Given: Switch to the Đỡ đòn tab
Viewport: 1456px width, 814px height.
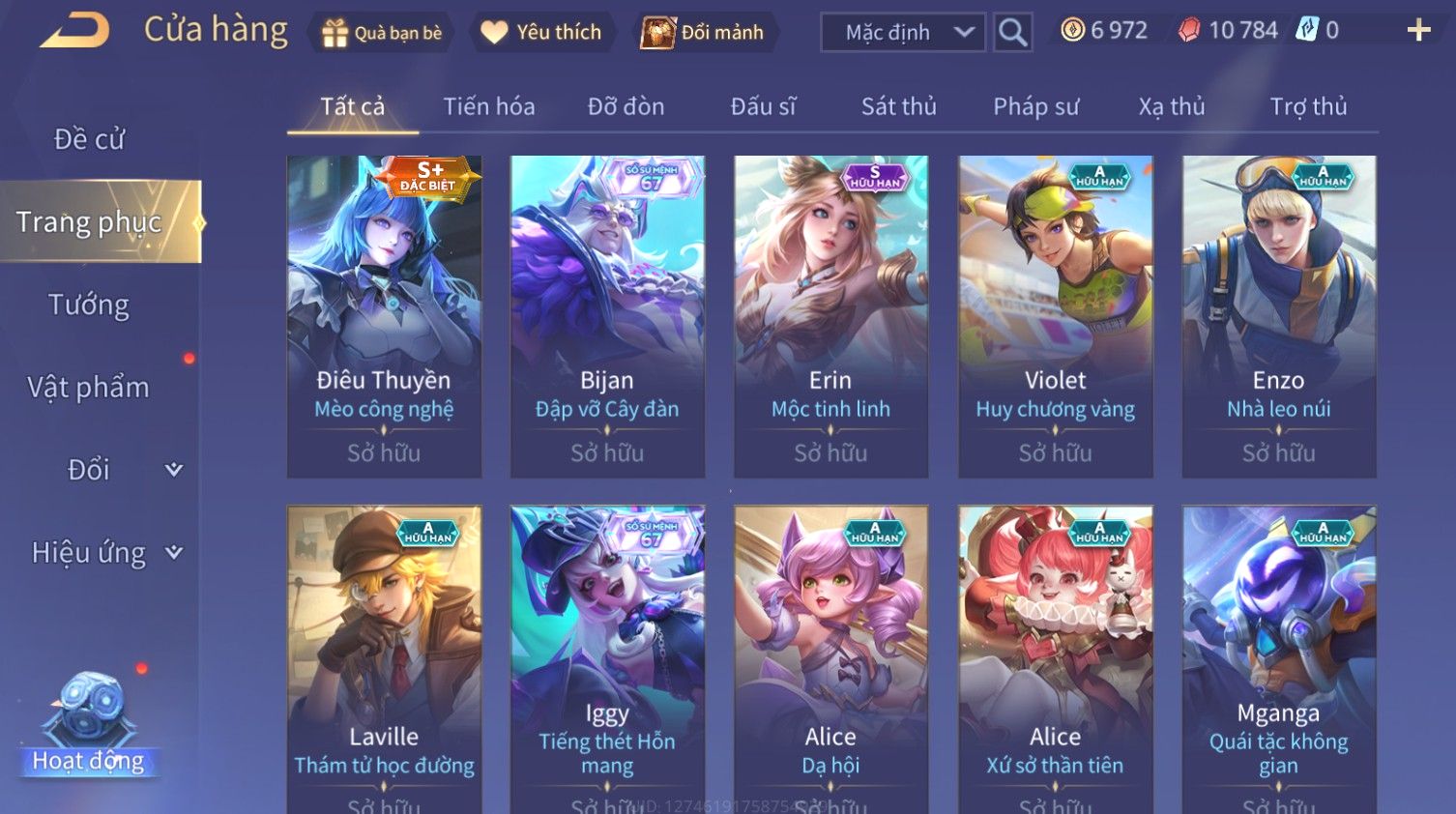Looking at the screenshot, I should [x=626, y=106].
